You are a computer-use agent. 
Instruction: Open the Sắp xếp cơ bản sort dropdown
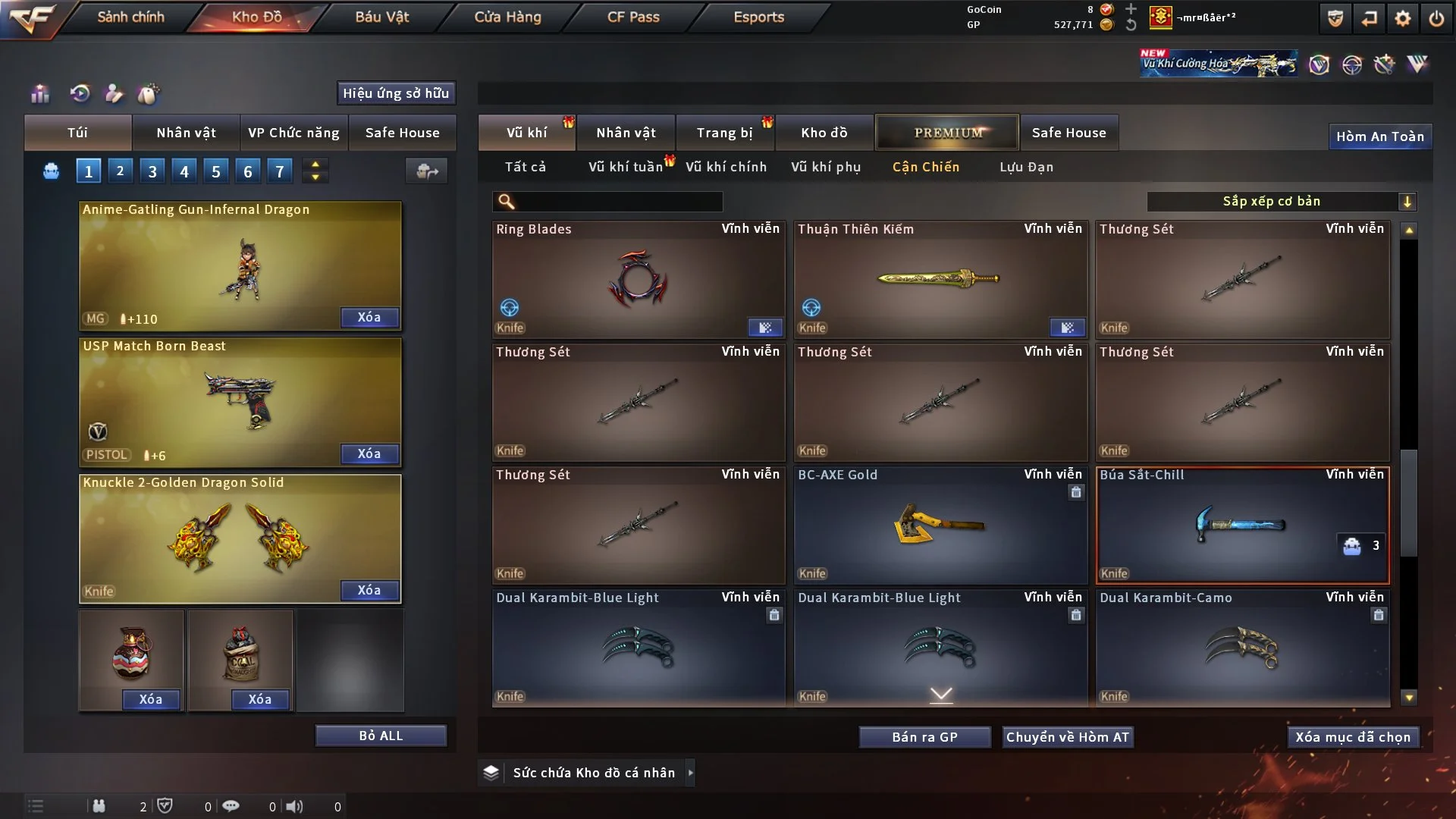[1281, 201]
